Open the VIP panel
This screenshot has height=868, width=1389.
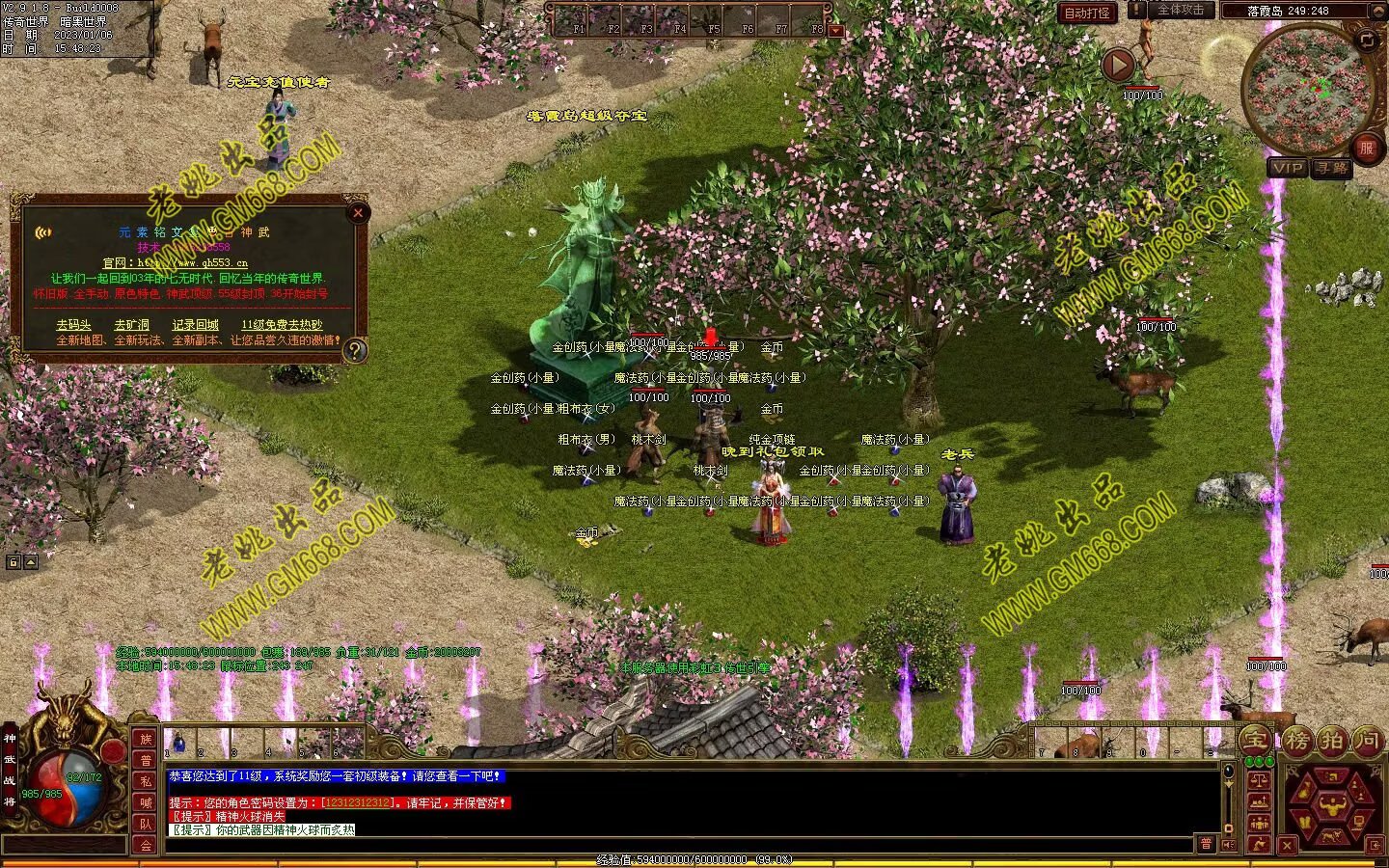pyautogui.click(x=1287, y=168)
